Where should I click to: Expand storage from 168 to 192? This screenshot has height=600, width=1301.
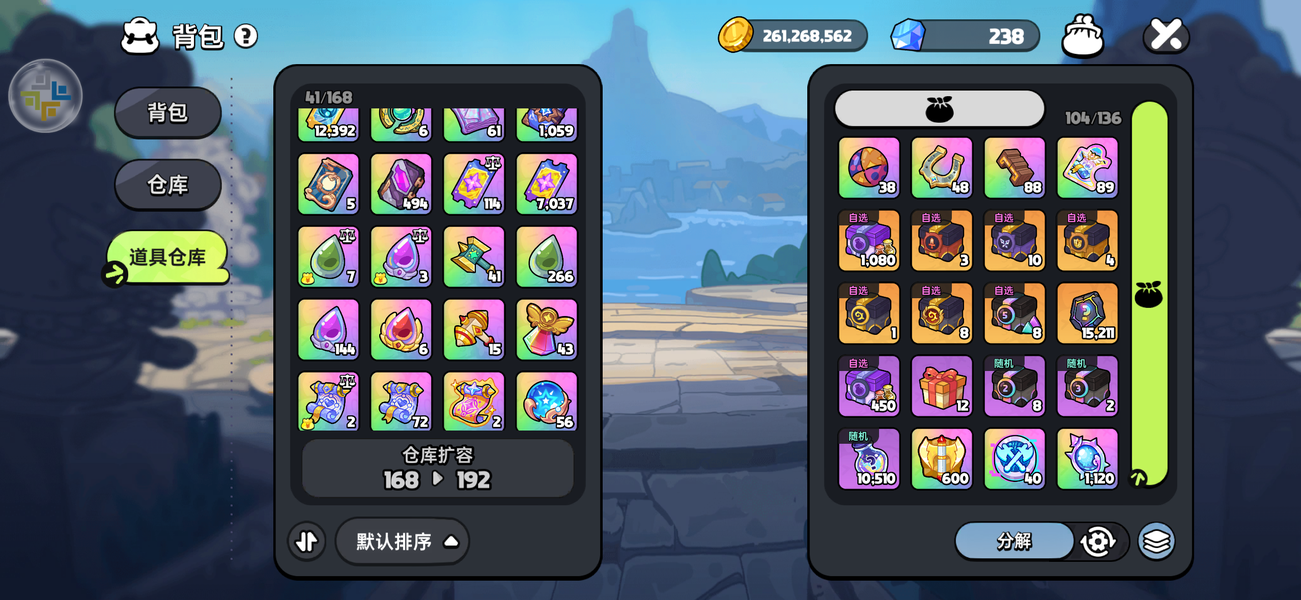click(438, 468)
